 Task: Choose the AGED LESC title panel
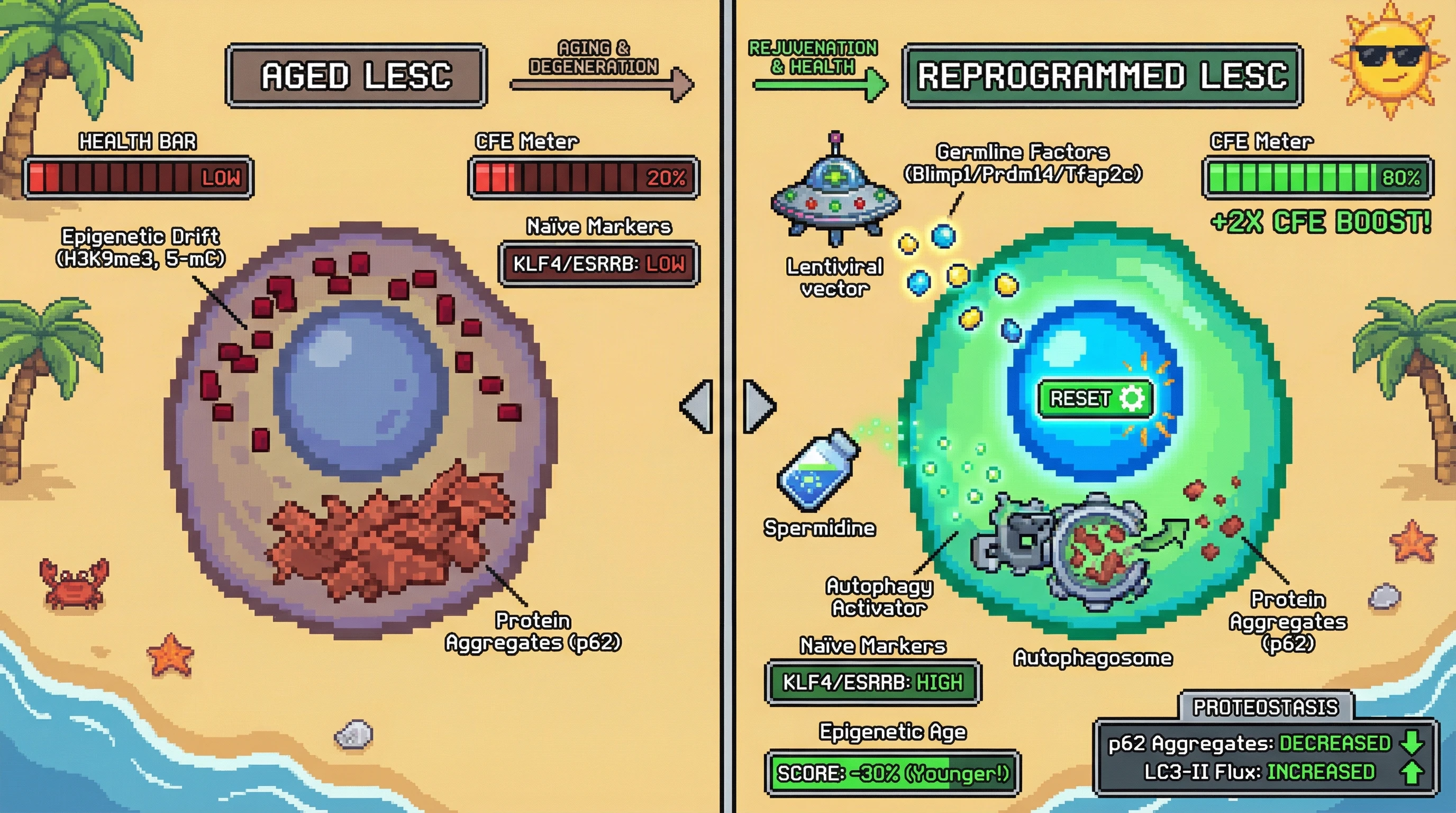pyautogui.click(x=356, y=76)
